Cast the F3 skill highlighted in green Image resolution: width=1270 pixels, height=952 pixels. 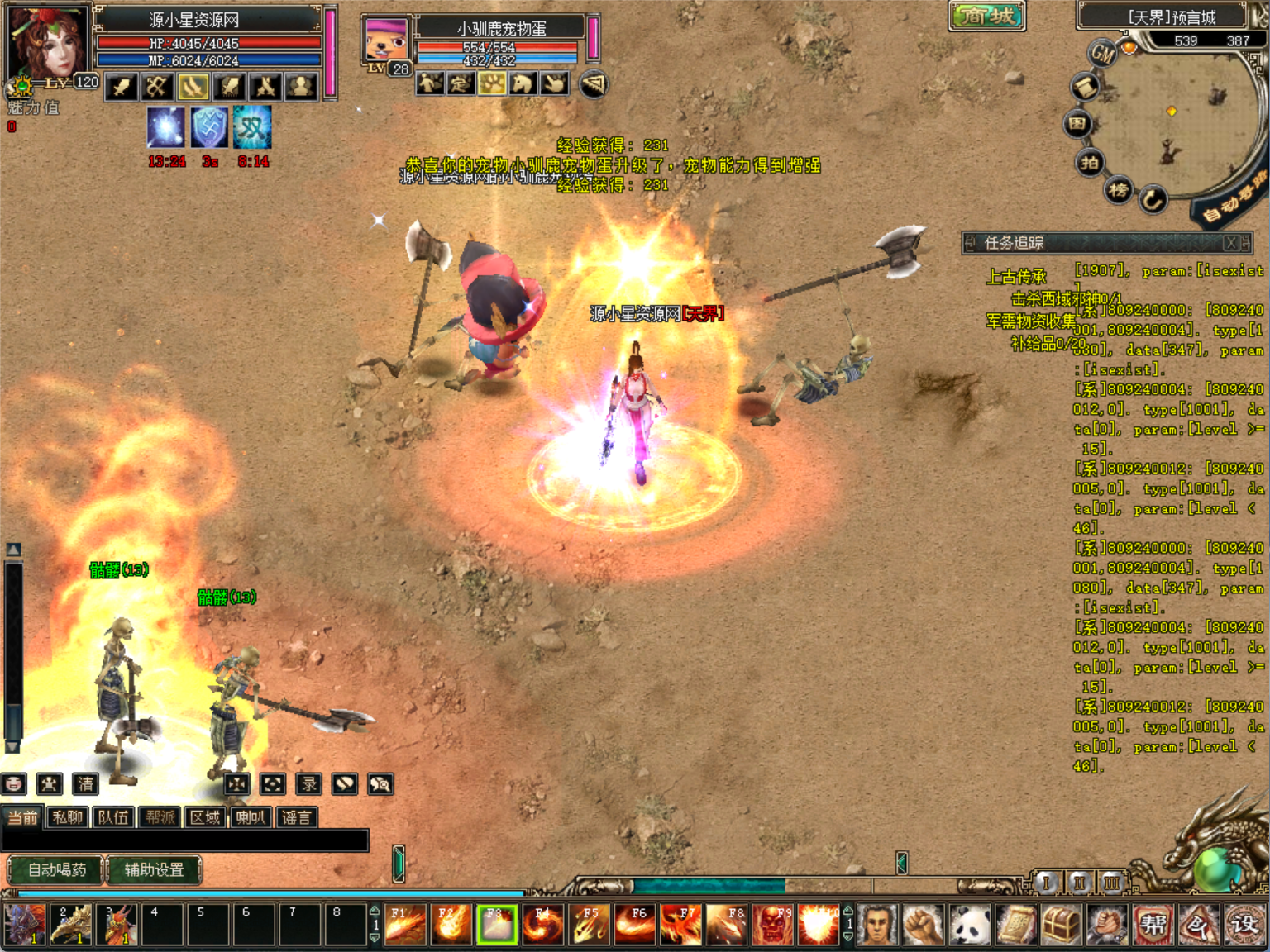point(497,924)
